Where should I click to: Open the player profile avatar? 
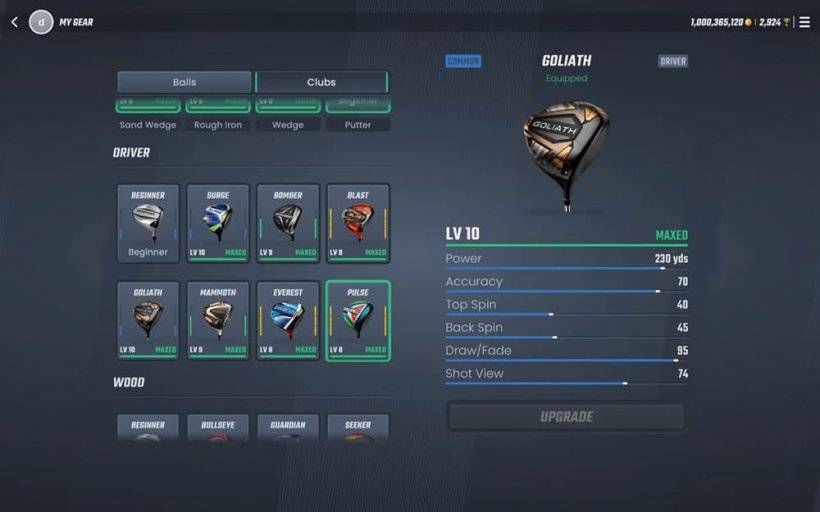[x=41, y=22]
